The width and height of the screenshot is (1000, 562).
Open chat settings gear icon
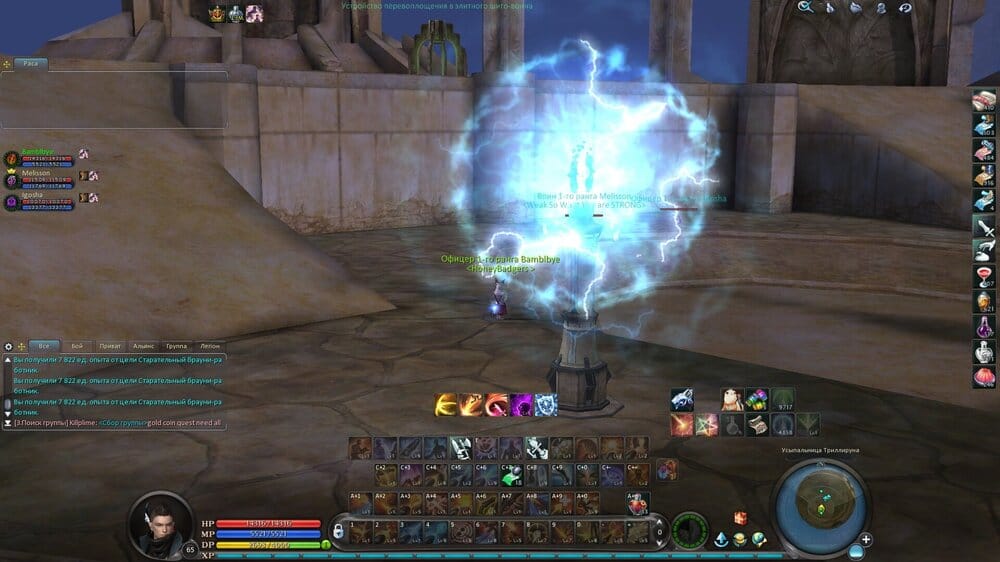(x=9, y=346)
